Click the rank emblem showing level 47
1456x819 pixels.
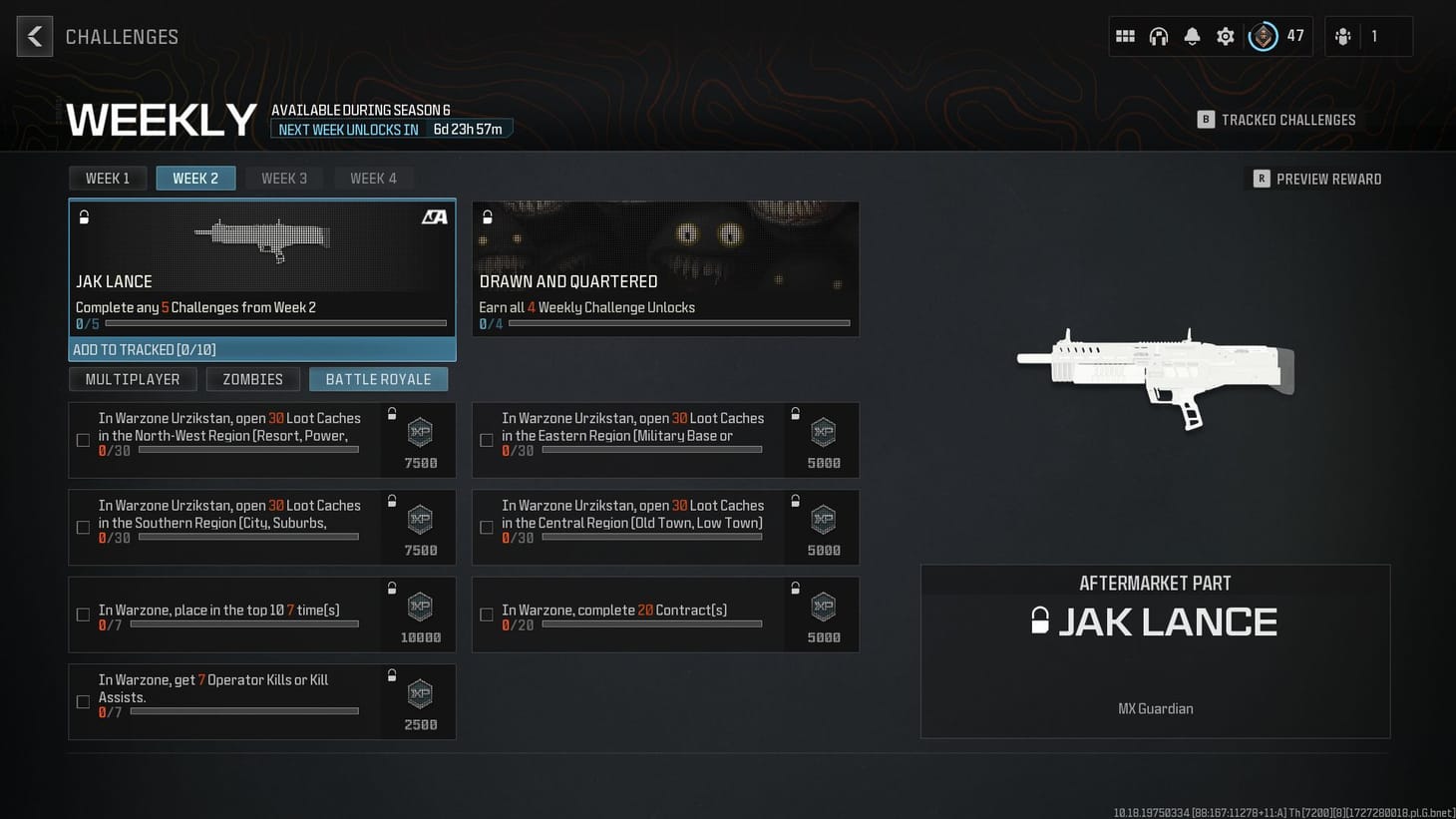click(x=1264, y=36)
